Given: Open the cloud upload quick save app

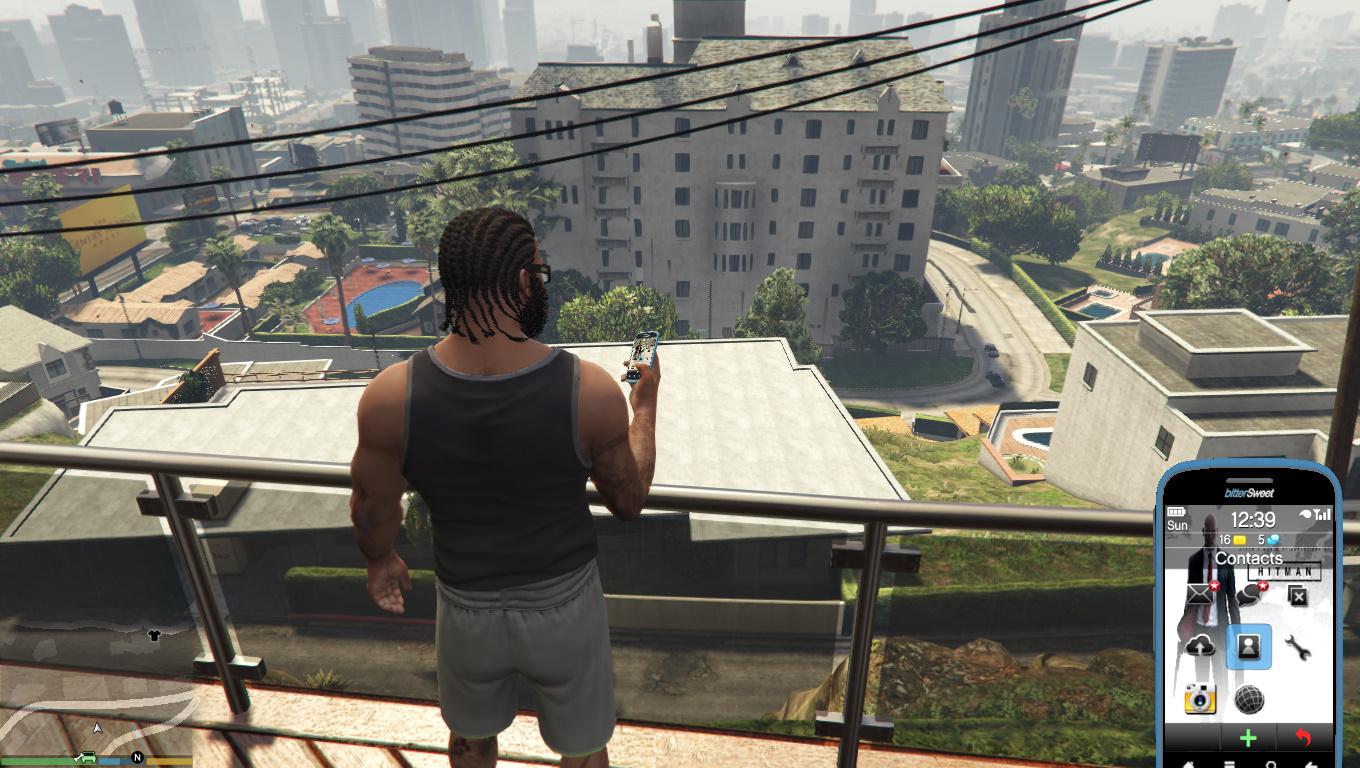Looking at the screenshot, I should (1200, 646).
